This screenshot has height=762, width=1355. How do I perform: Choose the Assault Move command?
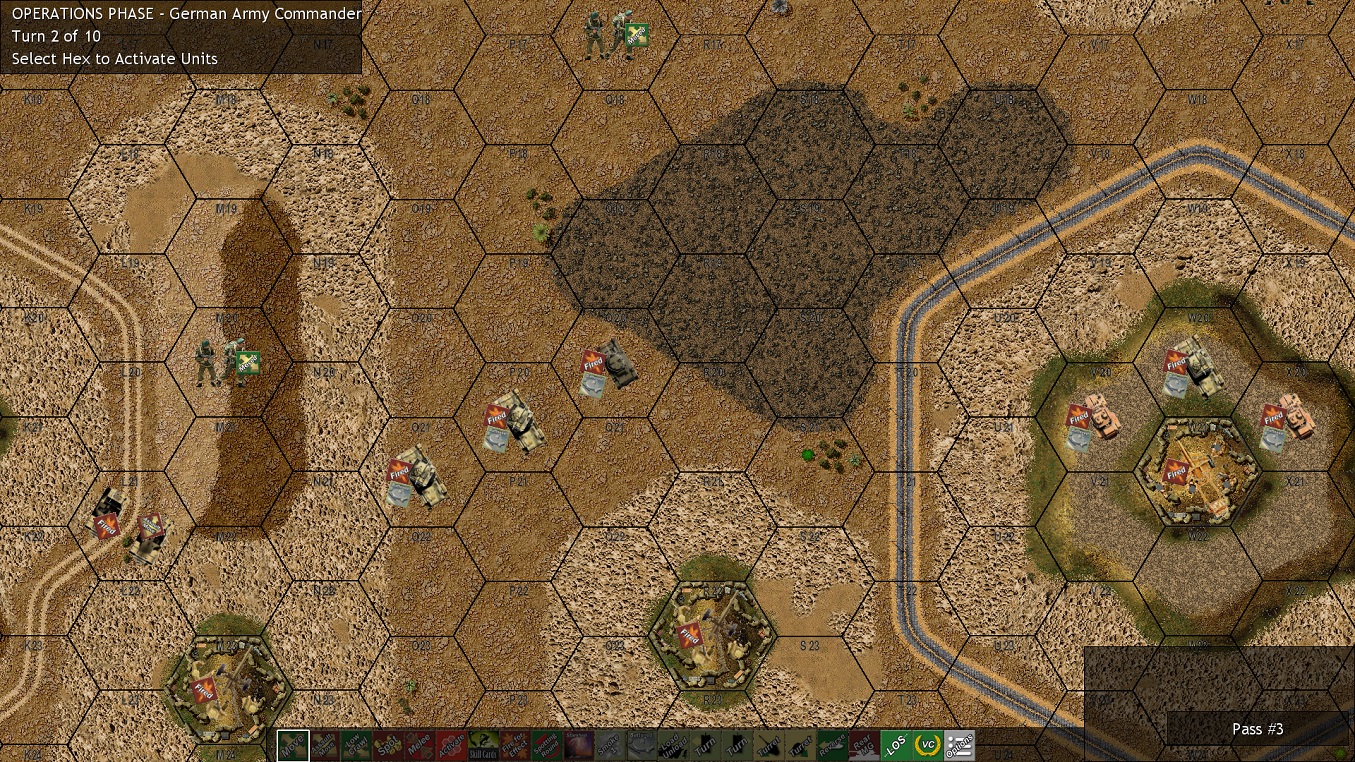[326, 745]
